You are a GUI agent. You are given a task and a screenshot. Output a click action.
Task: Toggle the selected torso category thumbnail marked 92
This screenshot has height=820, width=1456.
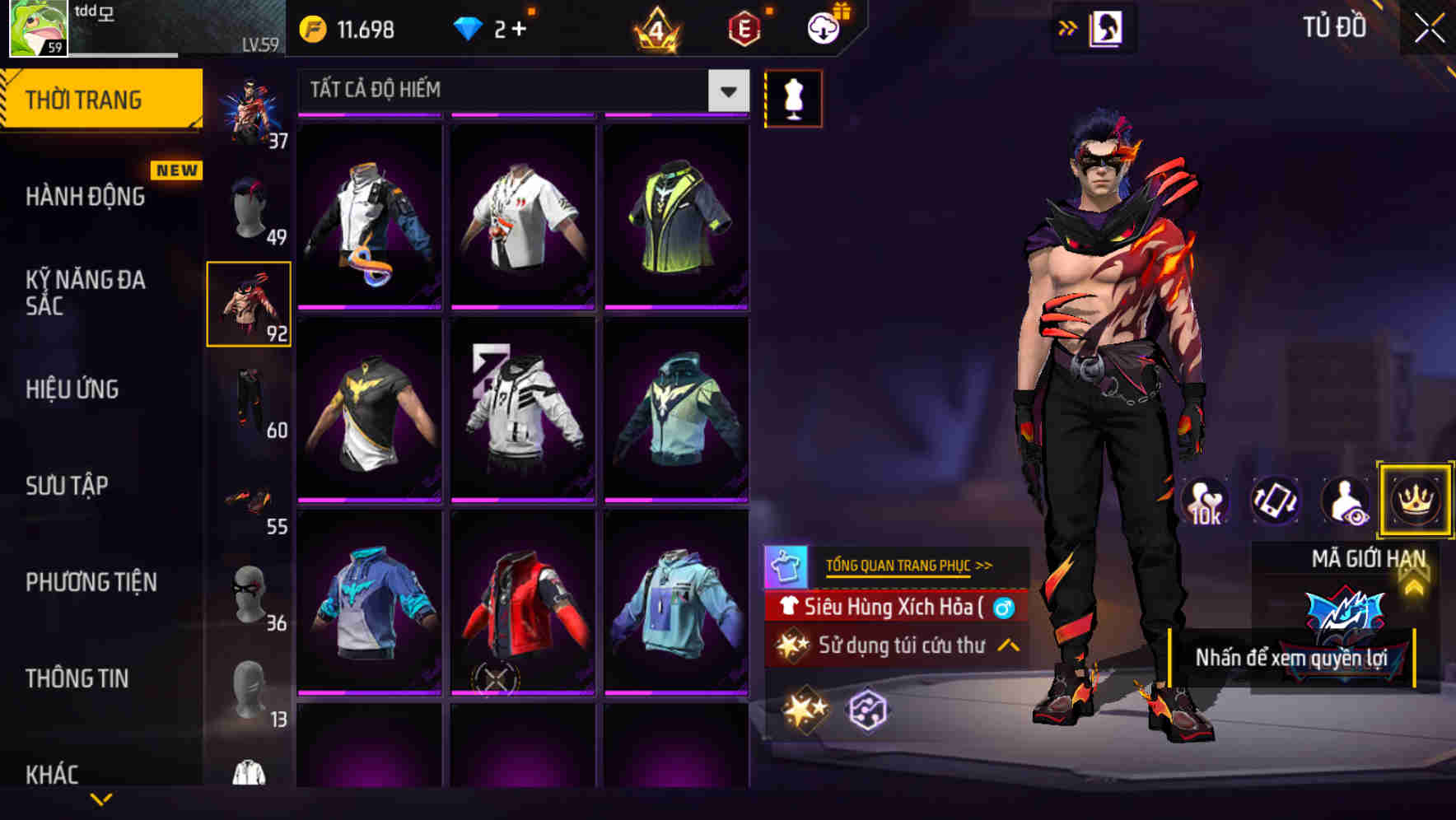(249, 303)
